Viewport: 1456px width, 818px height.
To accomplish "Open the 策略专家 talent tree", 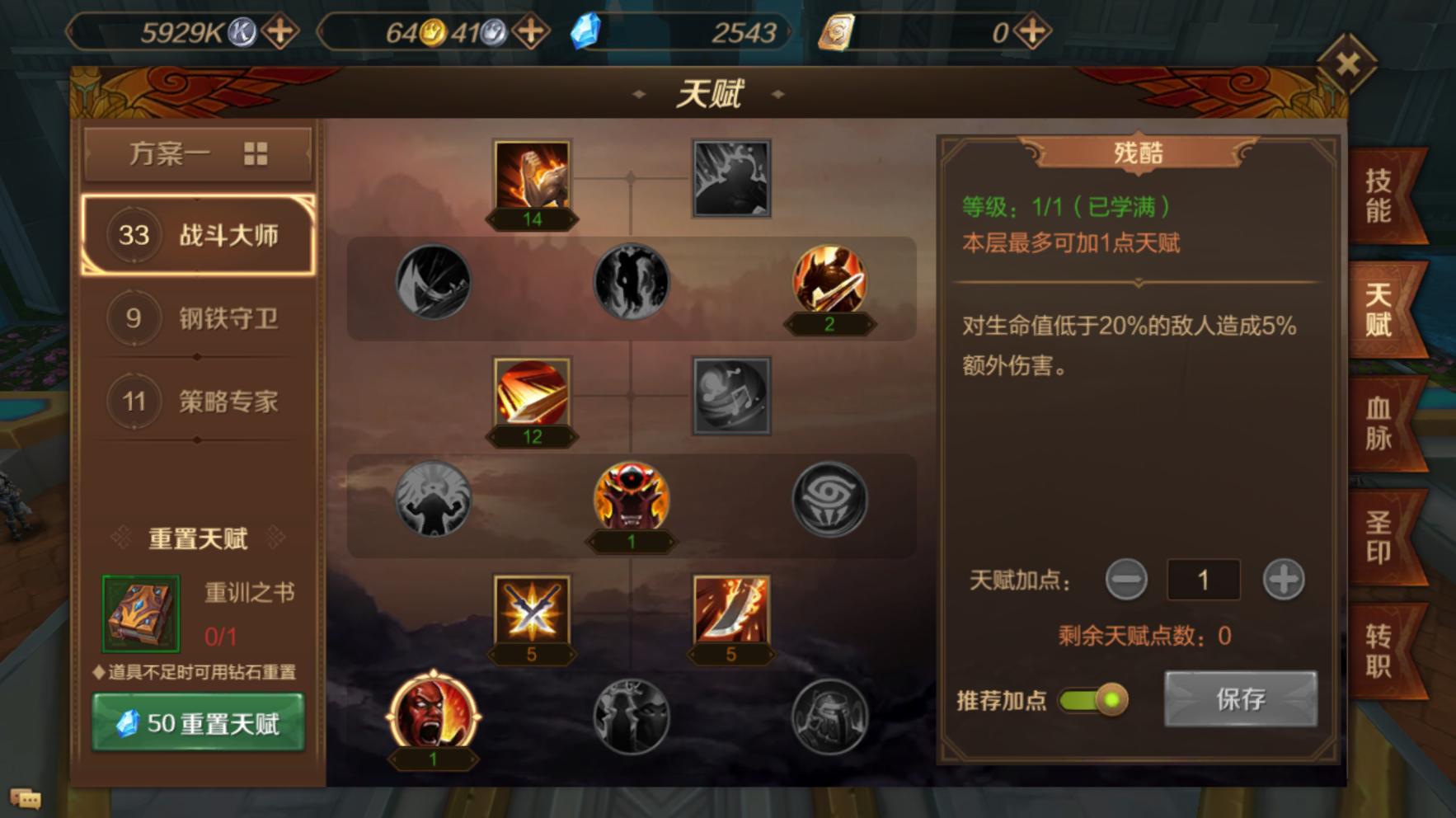I will tap(198, 402).
